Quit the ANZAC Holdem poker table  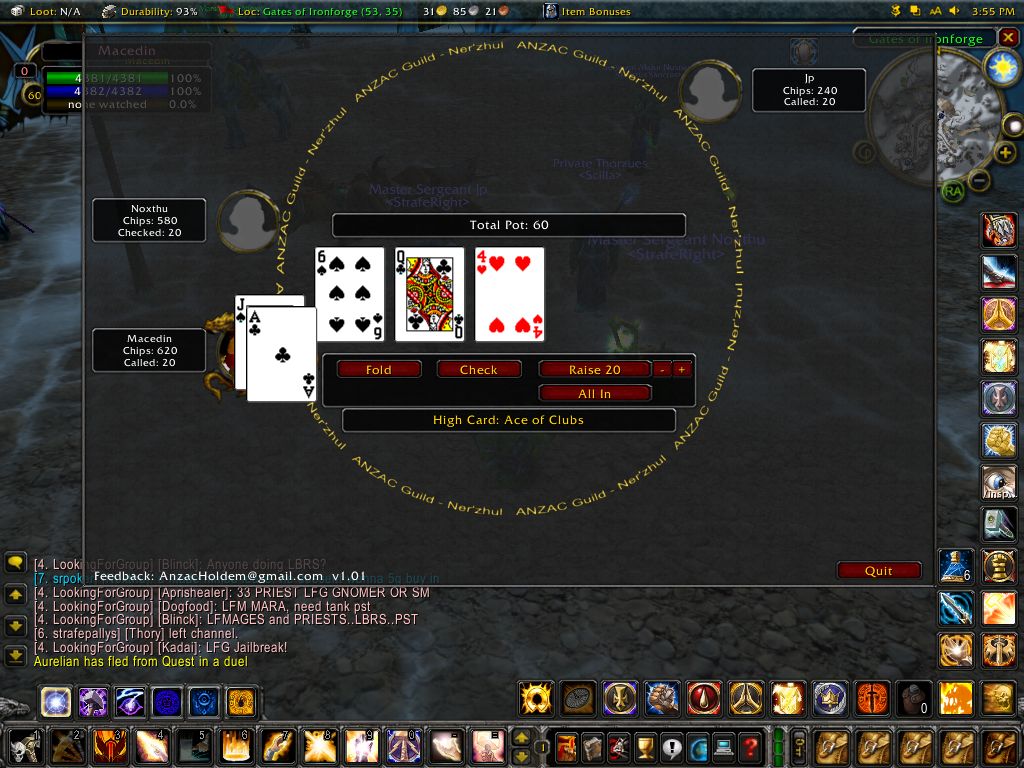pos(879,570)
